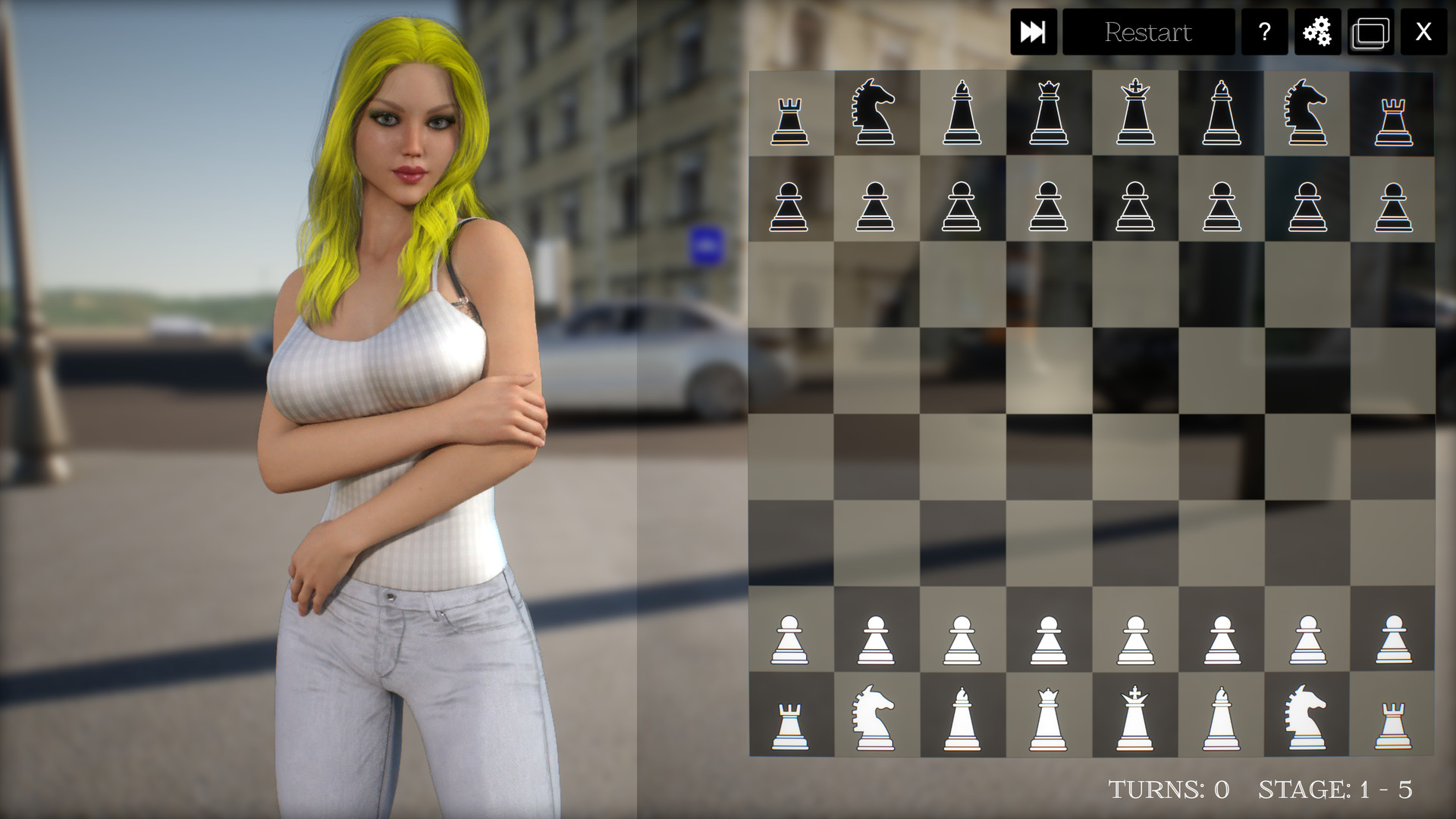Click the windowed mode icon next to X
The height and width of the screenshot is (819, 1456).
1370,33
